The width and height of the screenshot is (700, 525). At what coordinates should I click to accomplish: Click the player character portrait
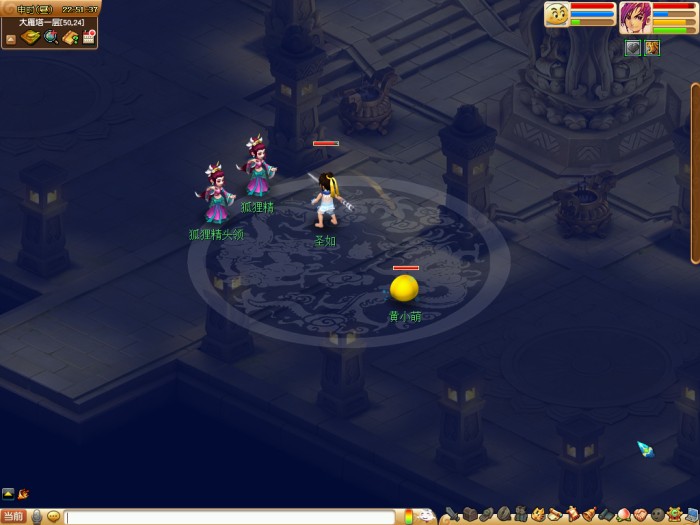tap(634, 17)
